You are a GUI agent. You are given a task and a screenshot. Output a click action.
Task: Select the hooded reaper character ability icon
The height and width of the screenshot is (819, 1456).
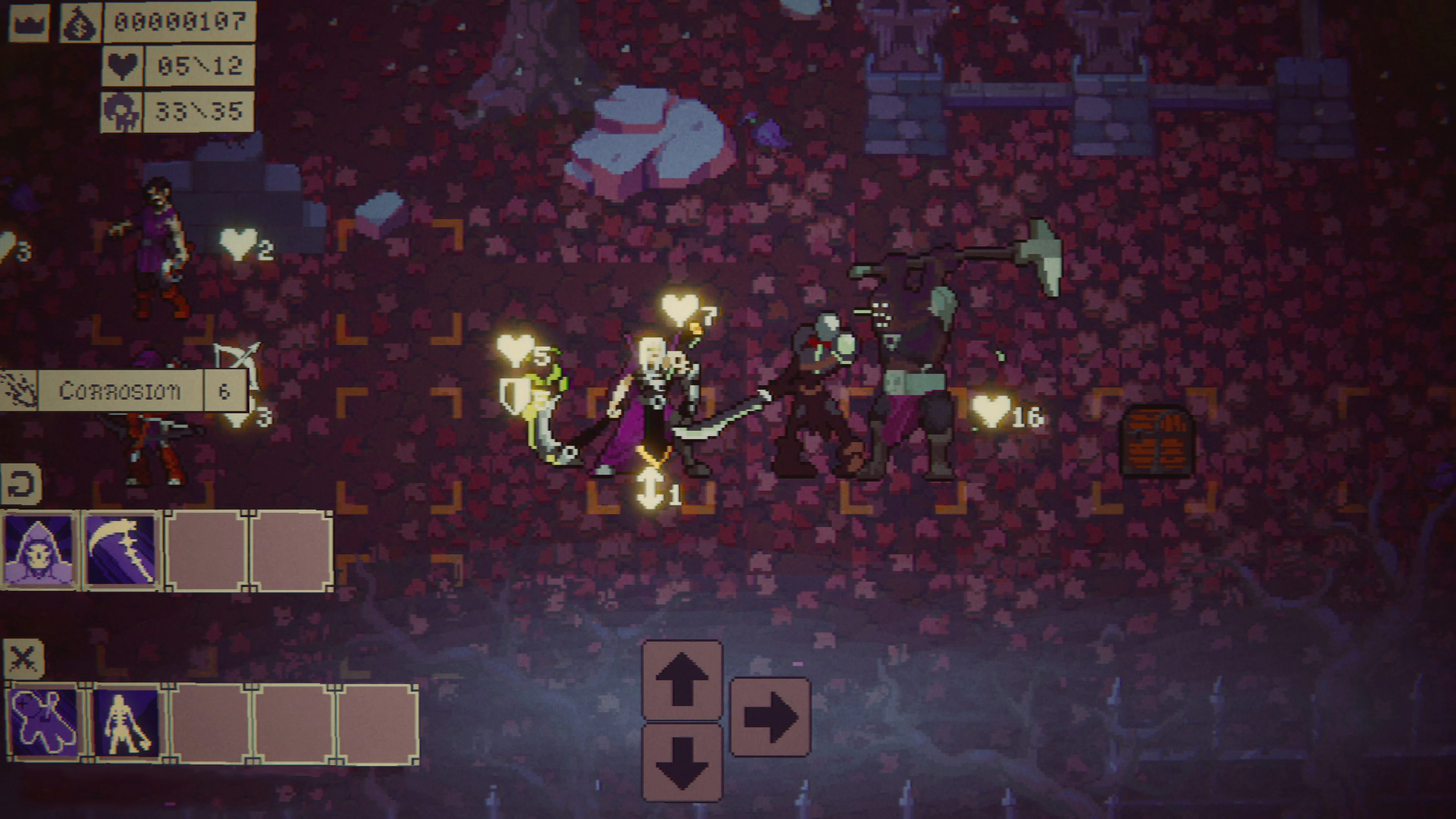pyautogui.click(x=39, y=551)
